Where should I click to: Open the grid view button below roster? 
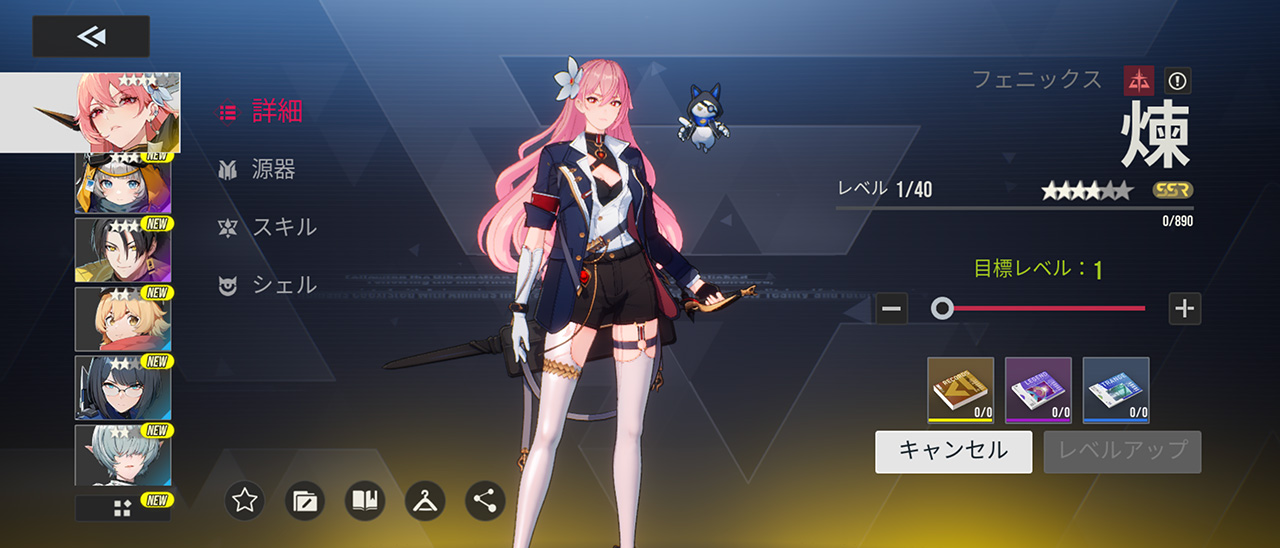[x=123, y=508]
